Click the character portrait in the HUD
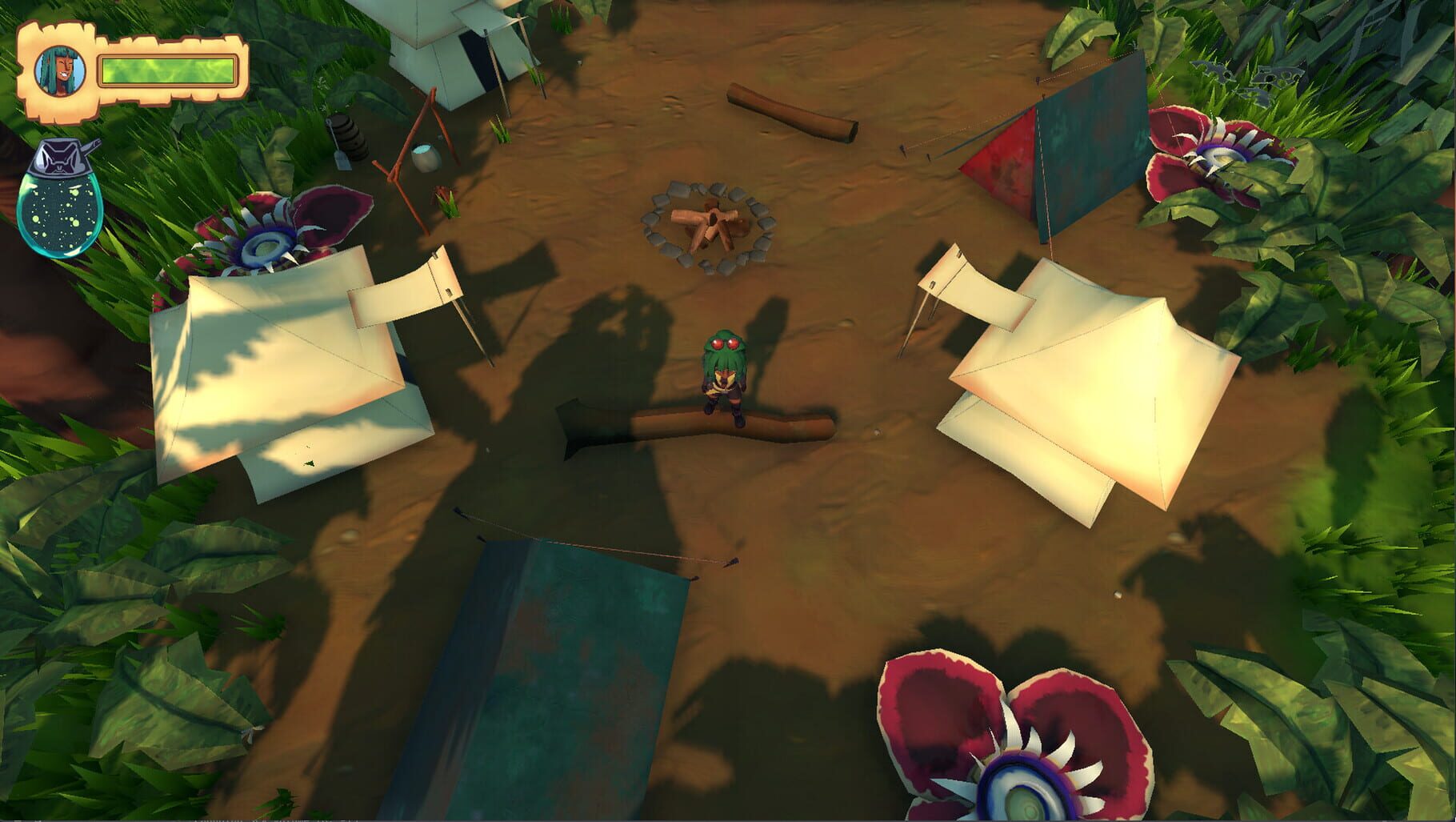Viewport: 1456px width, 822px height. point(60,70)
